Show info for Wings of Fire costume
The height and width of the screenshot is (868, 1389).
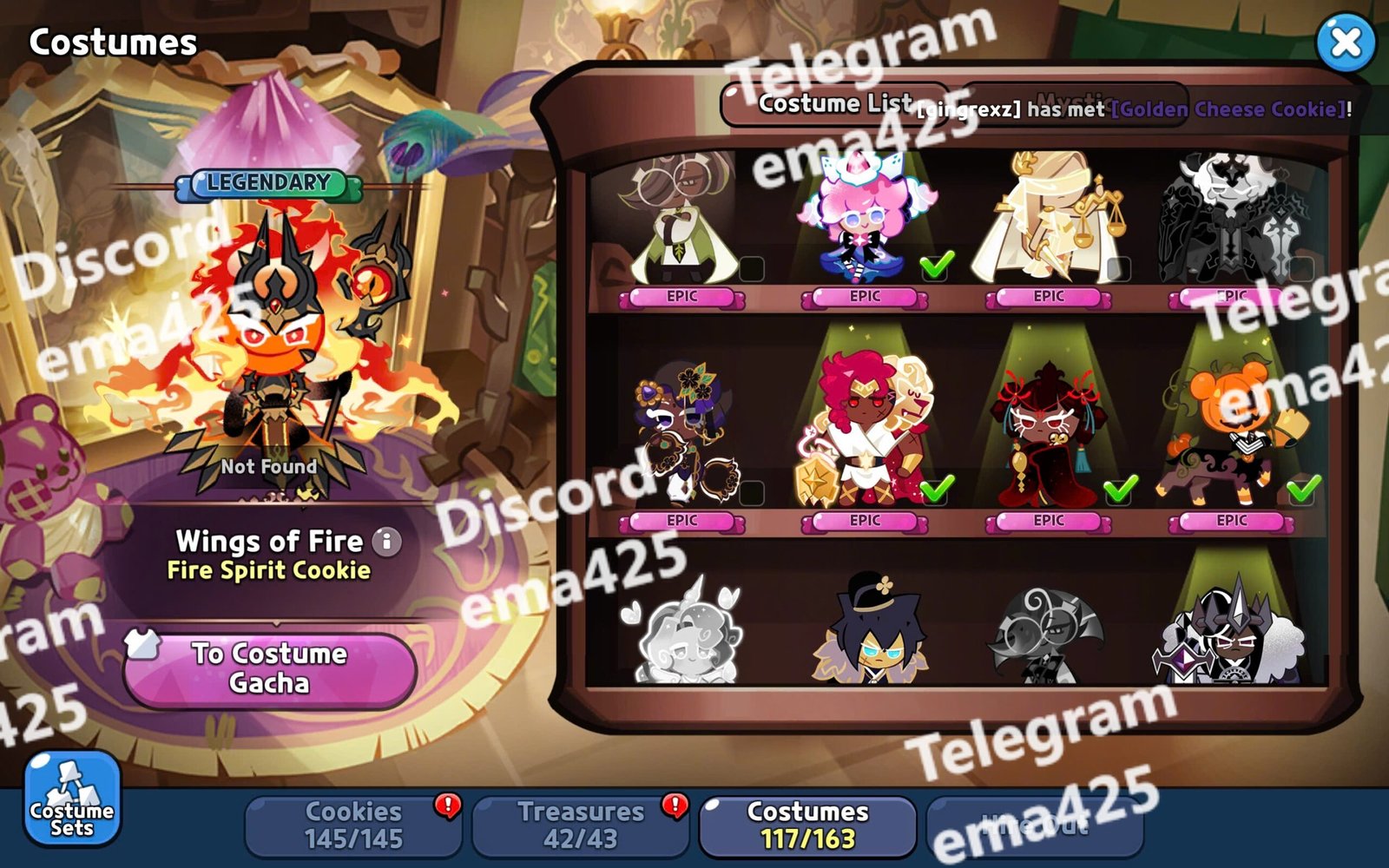tap(387, 542)
